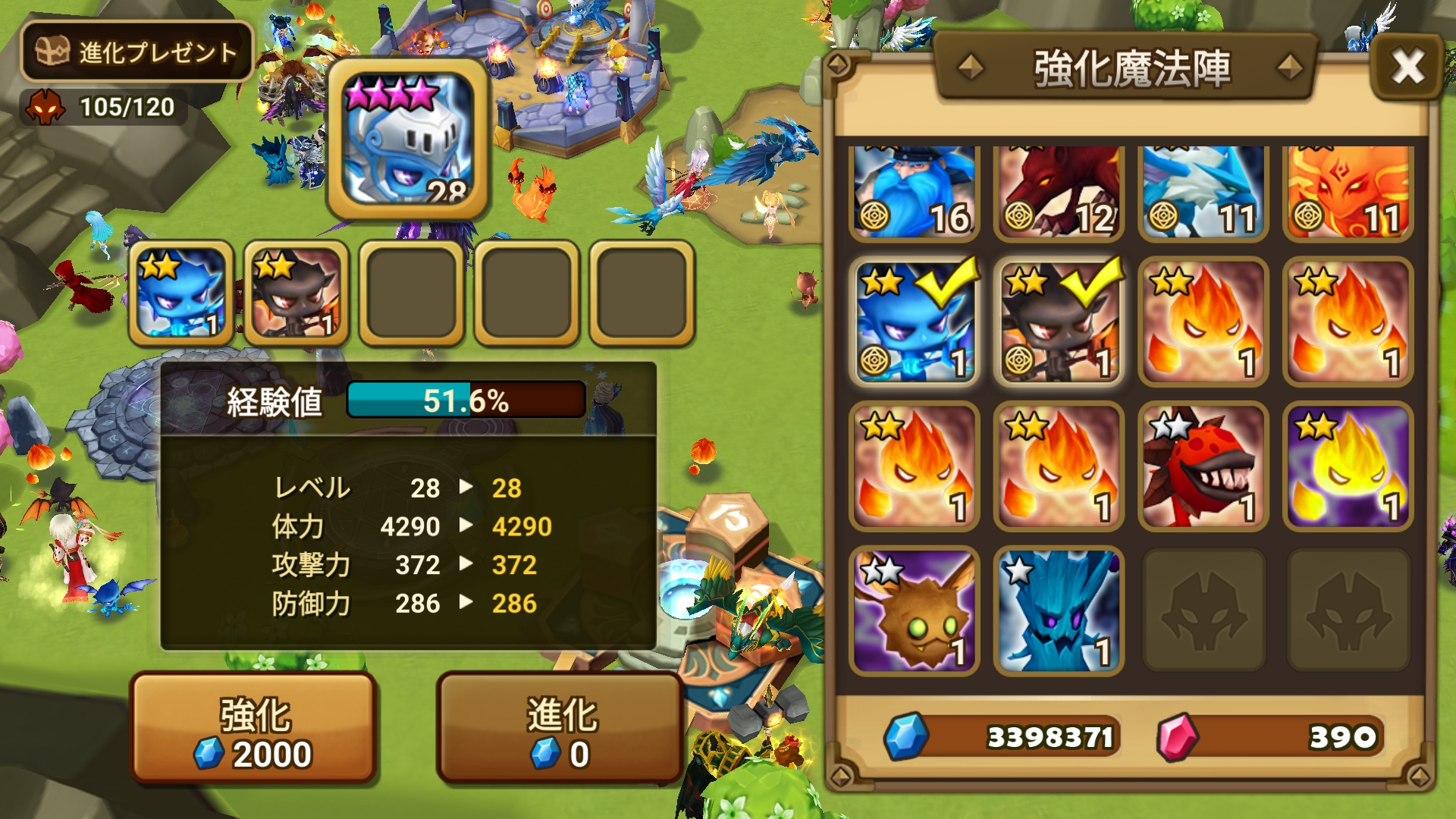Select the blue bearded level 16 monster

[914, 193]
